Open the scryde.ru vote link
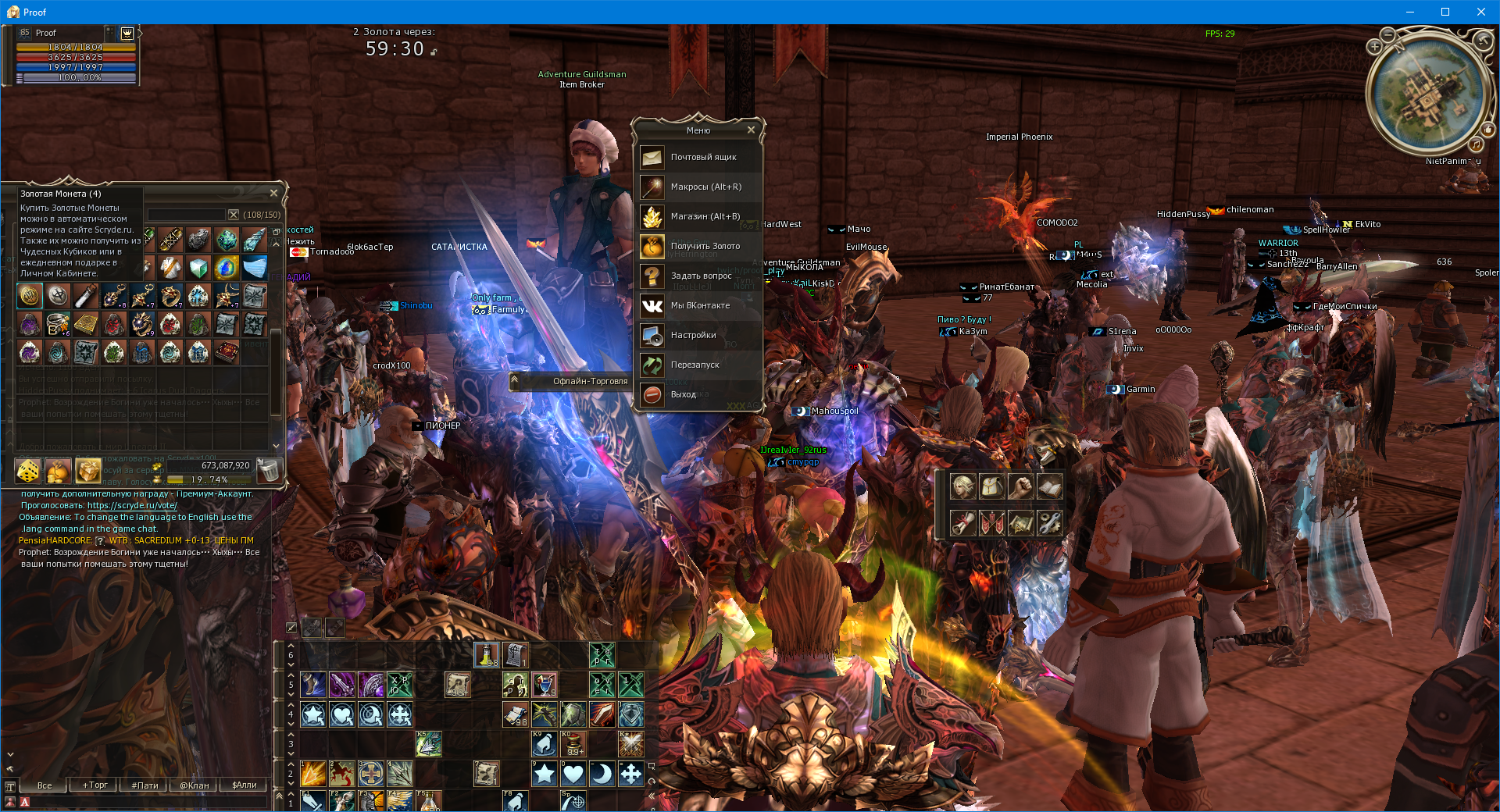Image resolution: width=1500 pixels, height=812 pixels. tap(132, 505)
